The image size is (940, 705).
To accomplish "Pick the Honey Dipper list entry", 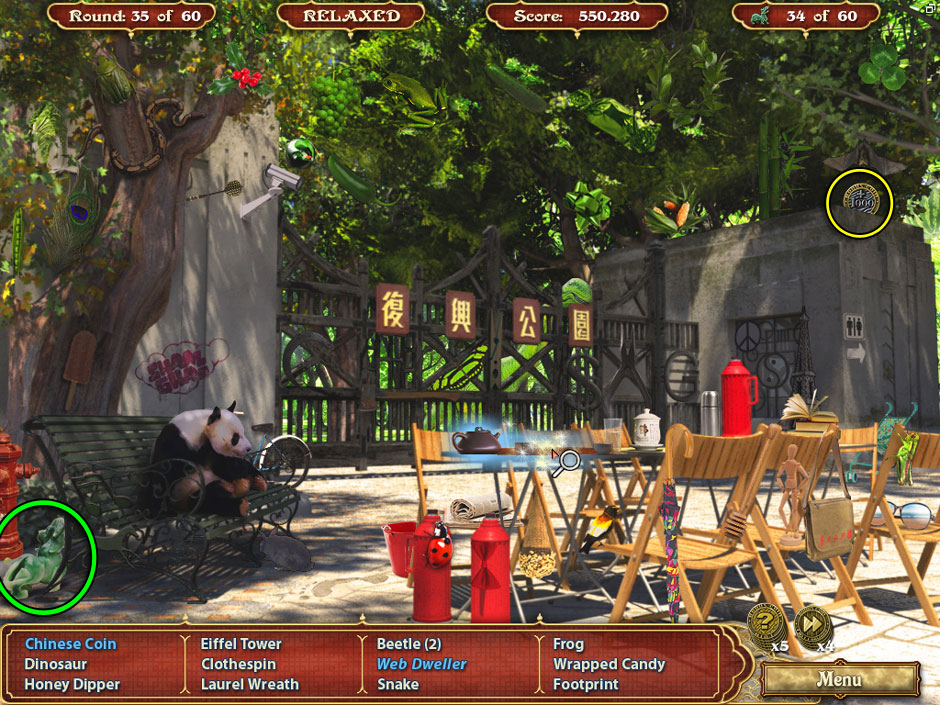I will [72, 685].
